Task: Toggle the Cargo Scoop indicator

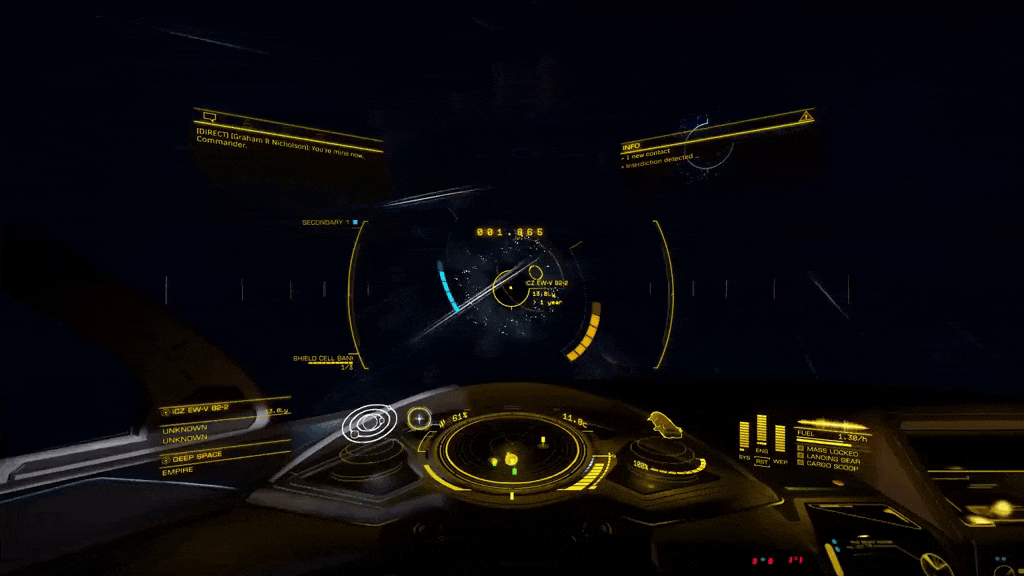Action: pos(830,468)
